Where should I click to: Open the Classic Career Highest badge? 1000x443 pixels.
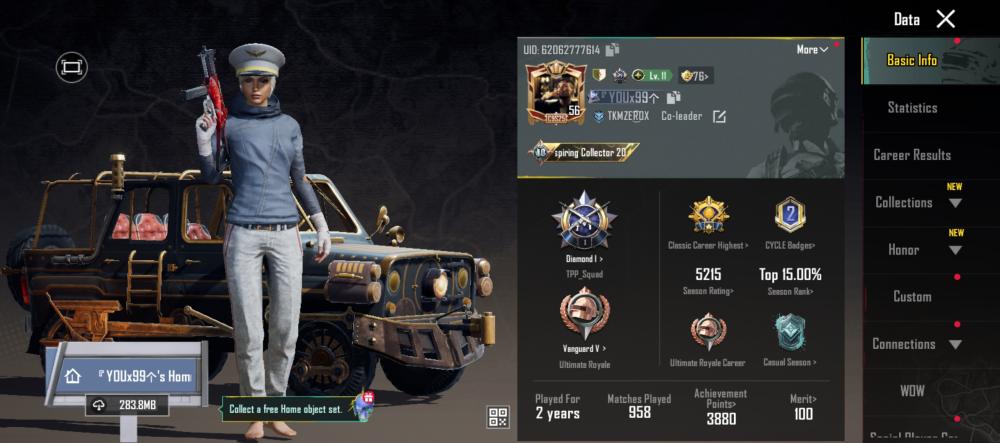708,216
